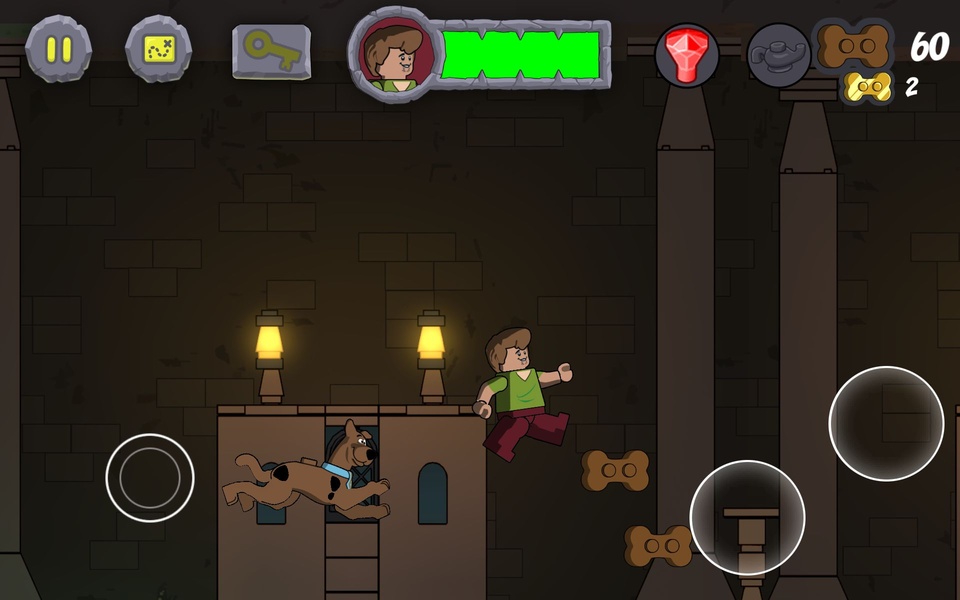Tap the grey oil lamp icon
The image size is (960, 600).
tap(779, 54)
